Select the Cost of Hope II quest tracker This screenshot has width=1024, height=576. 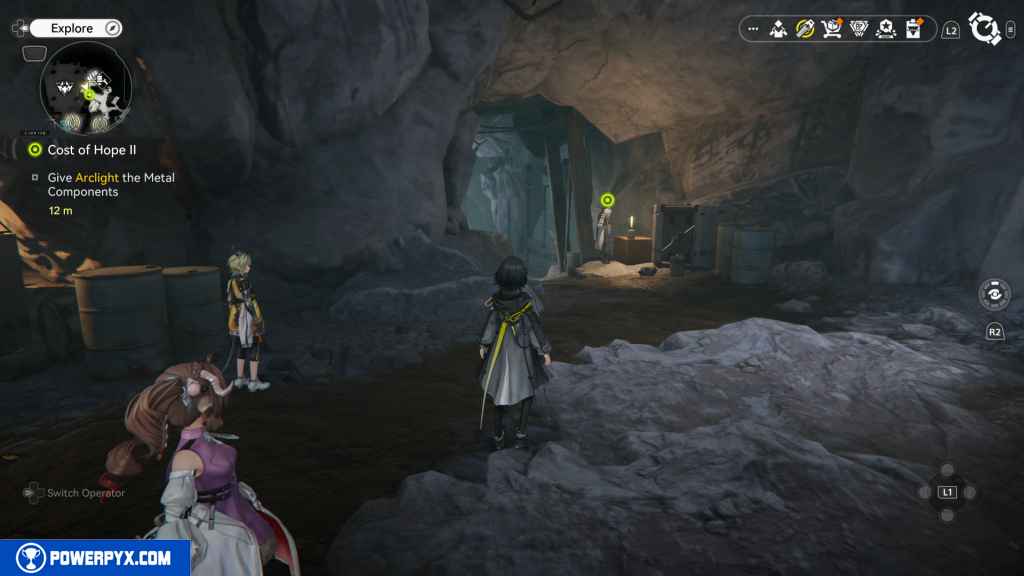[91, 150]
